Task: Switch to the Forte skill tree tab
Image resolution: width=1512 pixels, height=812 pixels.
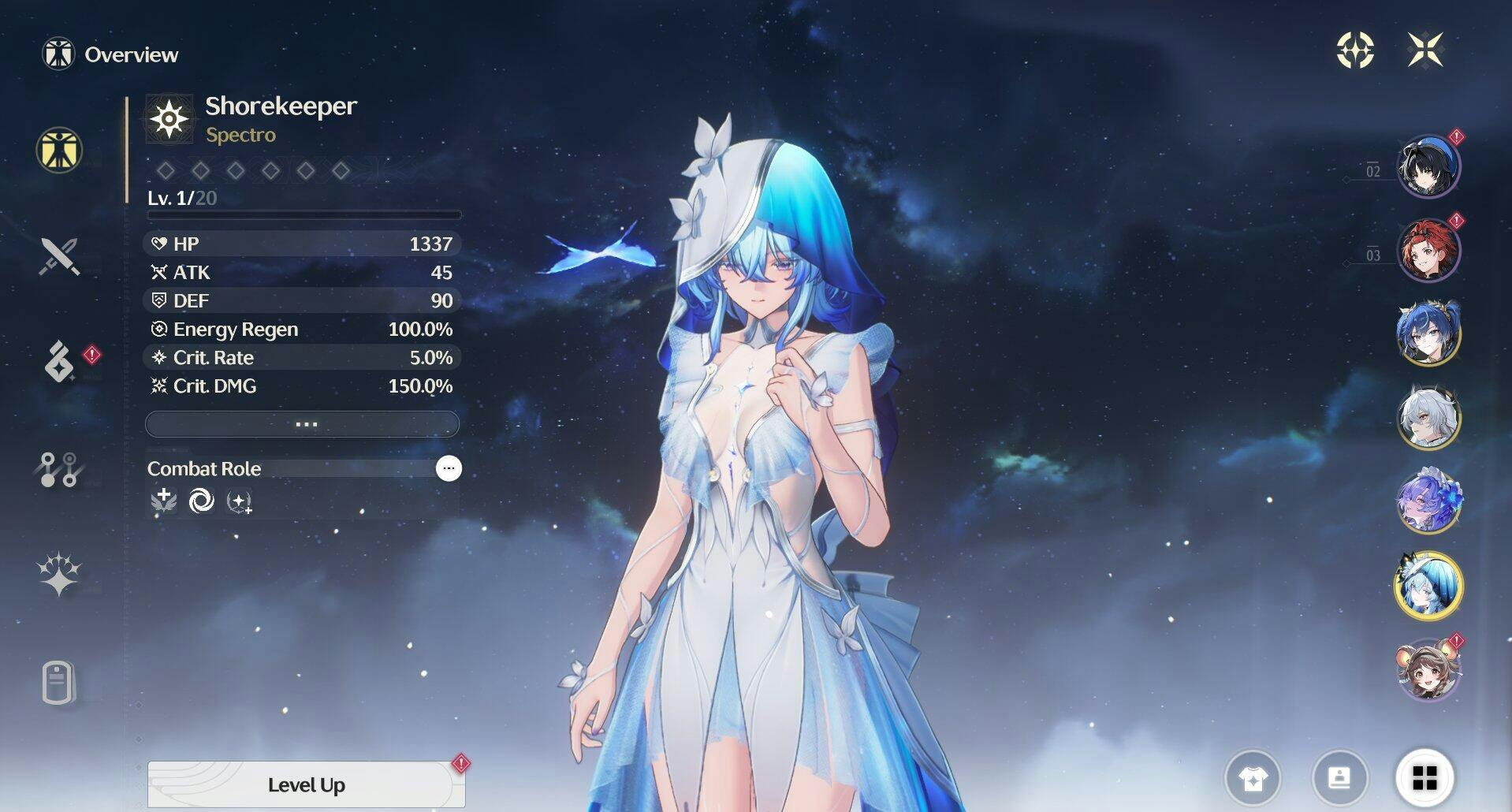Action: (x=59, y=469)
